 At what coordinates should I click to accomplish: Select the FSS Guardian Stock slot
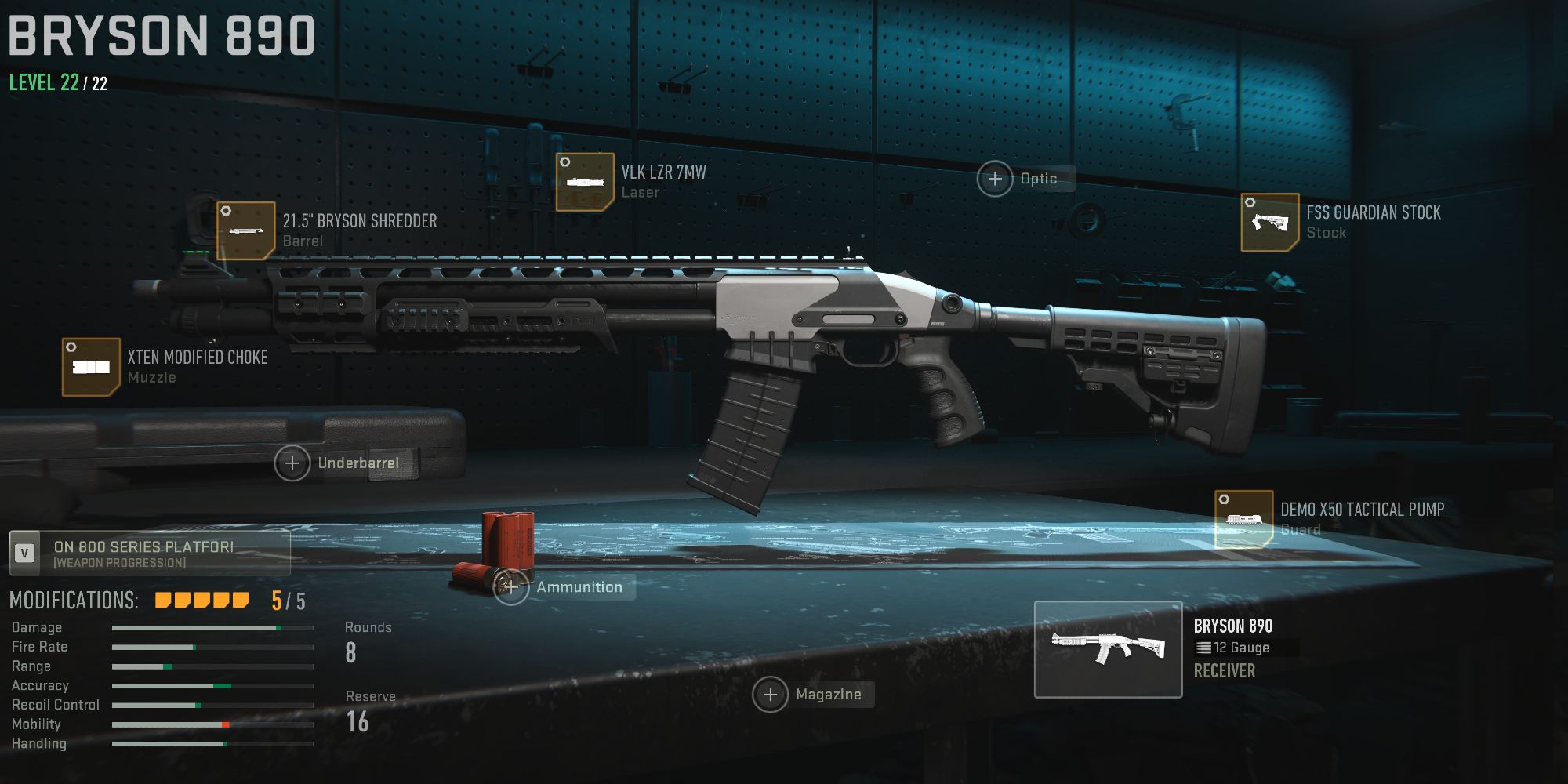coord(1270,223)
